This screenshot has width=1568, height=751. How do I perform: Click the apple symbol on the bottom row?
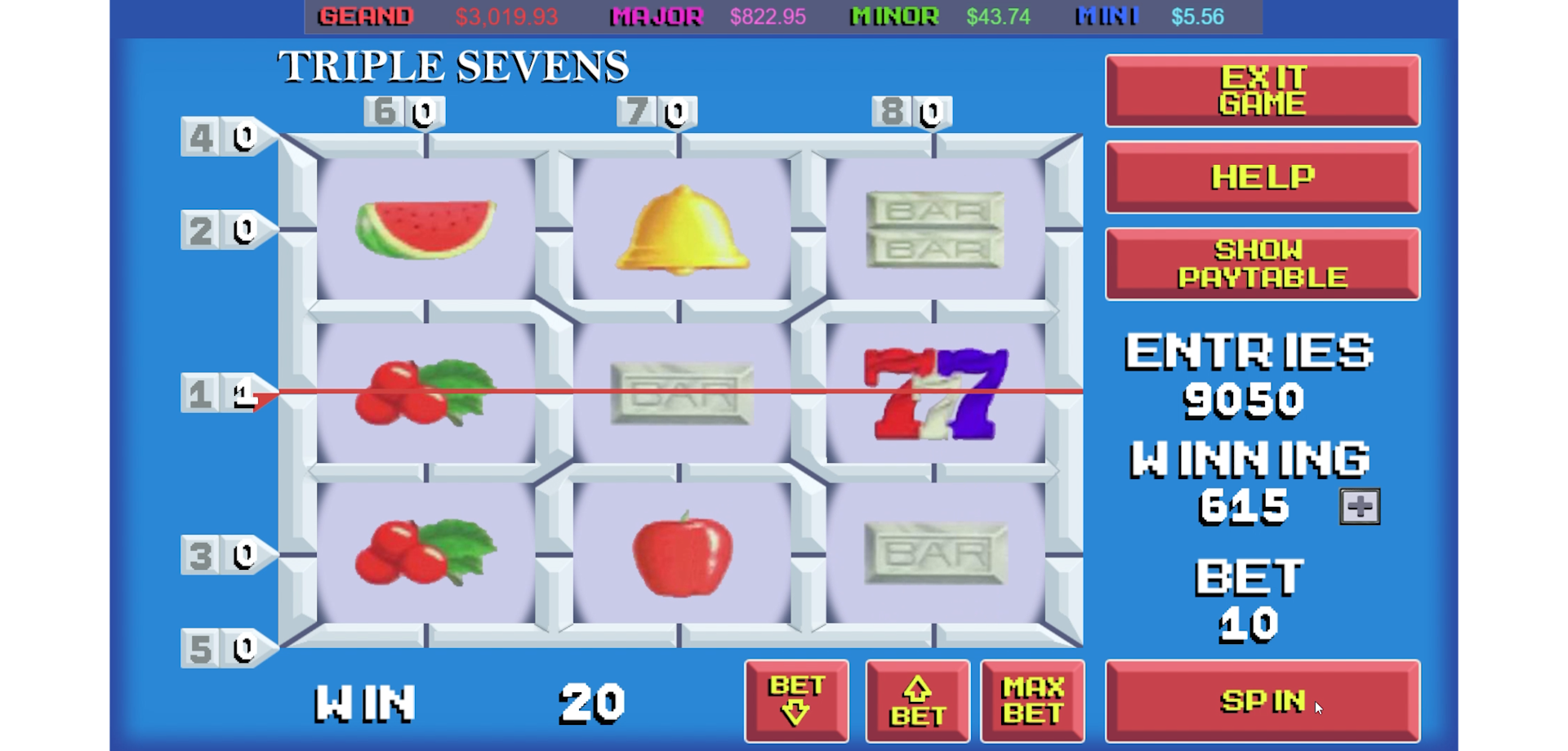pos(680,553)
